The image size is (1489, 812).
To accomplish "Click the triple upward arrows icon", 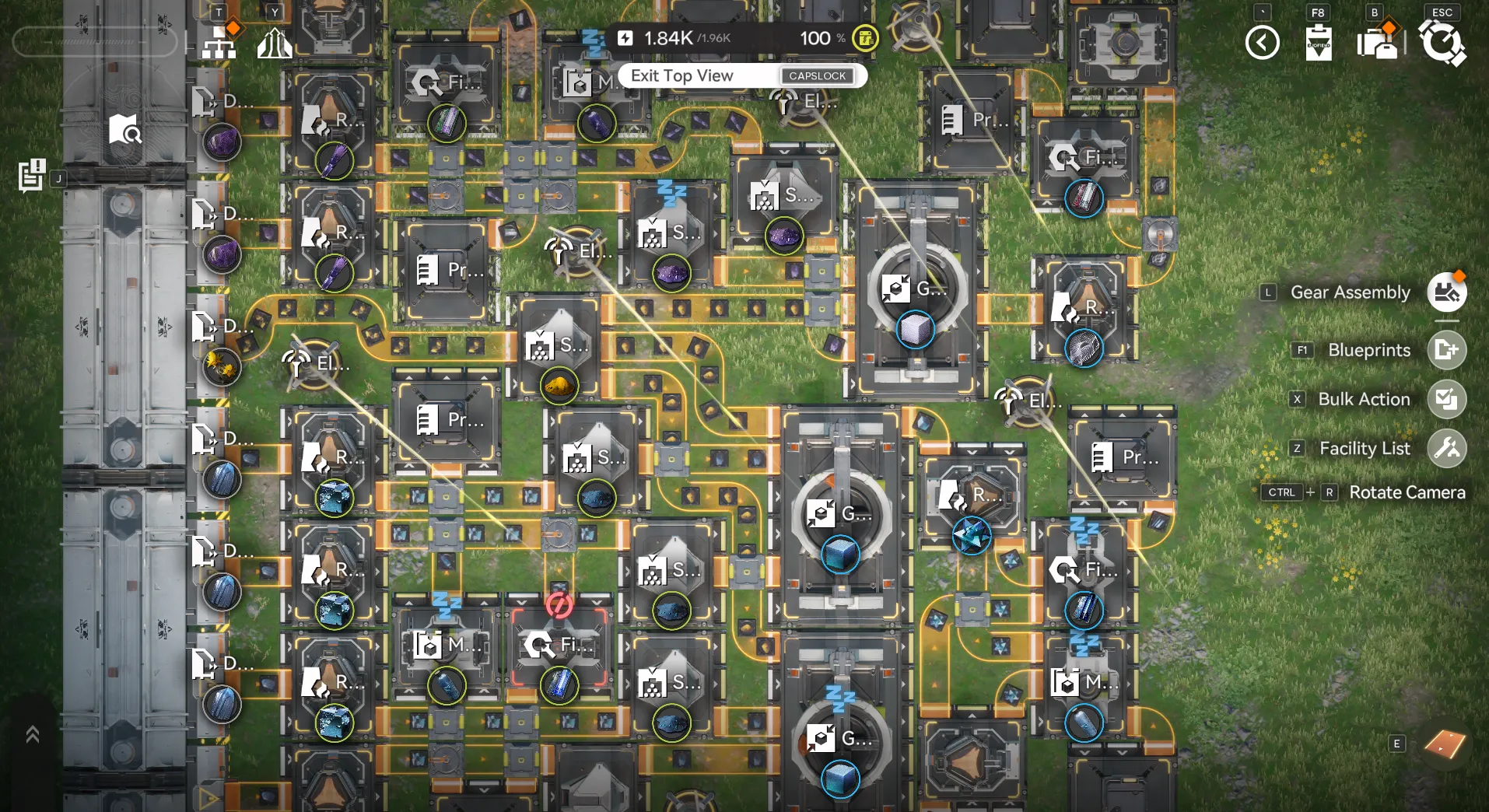I will [x=274, y=43].
